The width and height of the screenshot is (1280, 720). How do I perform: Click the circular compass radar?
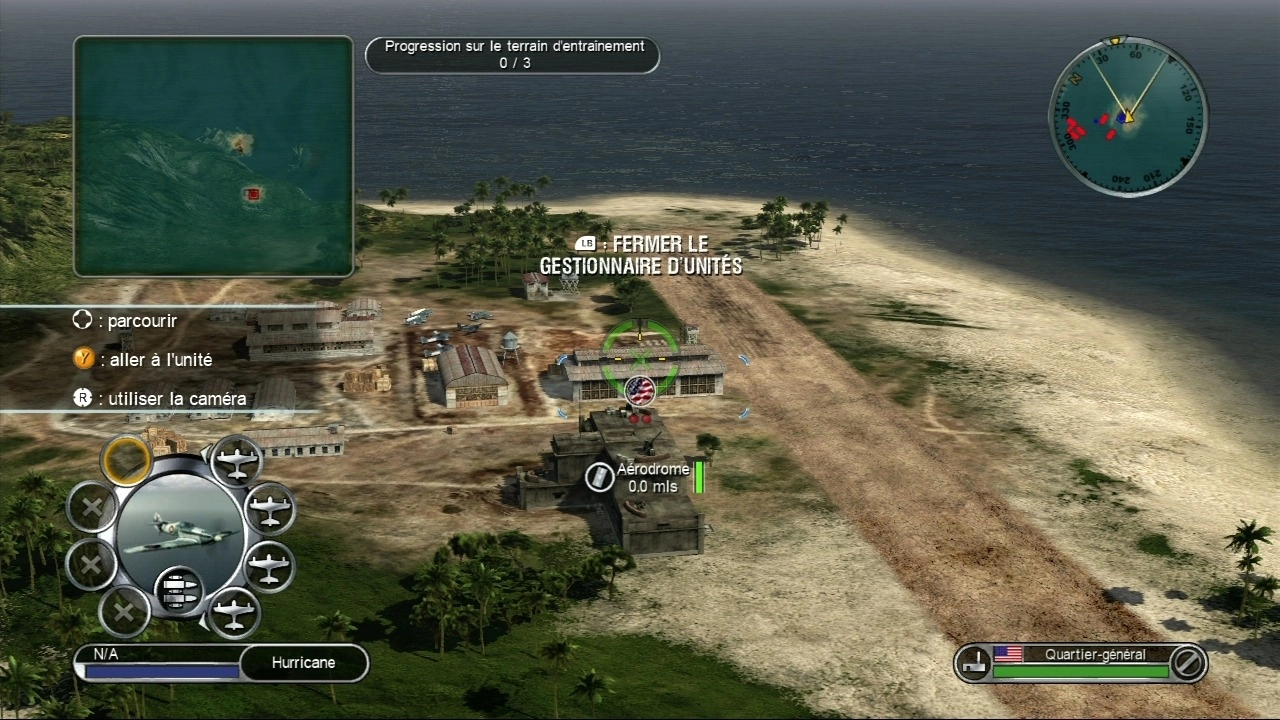(1127, 118)
